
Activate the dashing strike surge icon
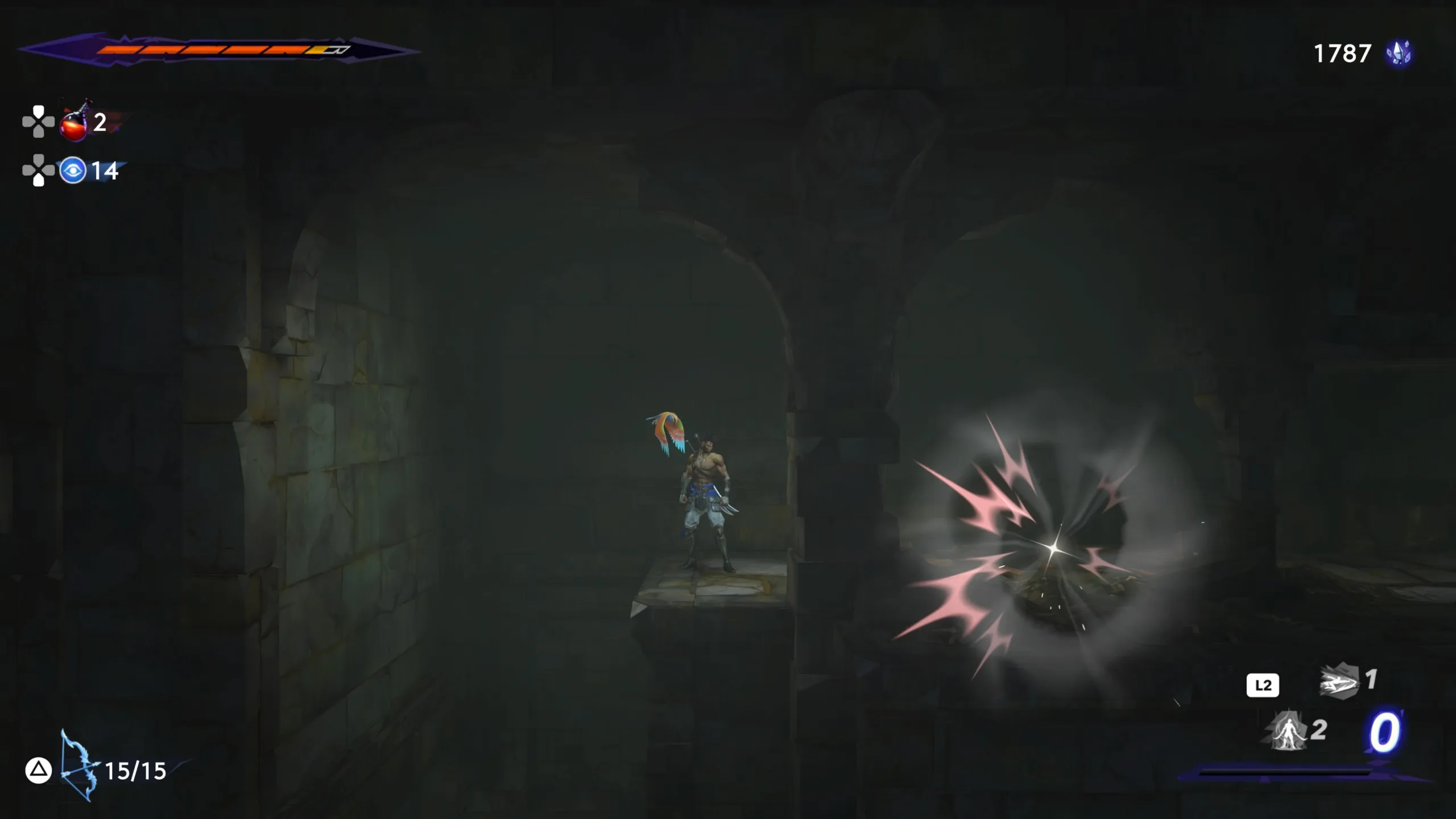click(1338, 681)
